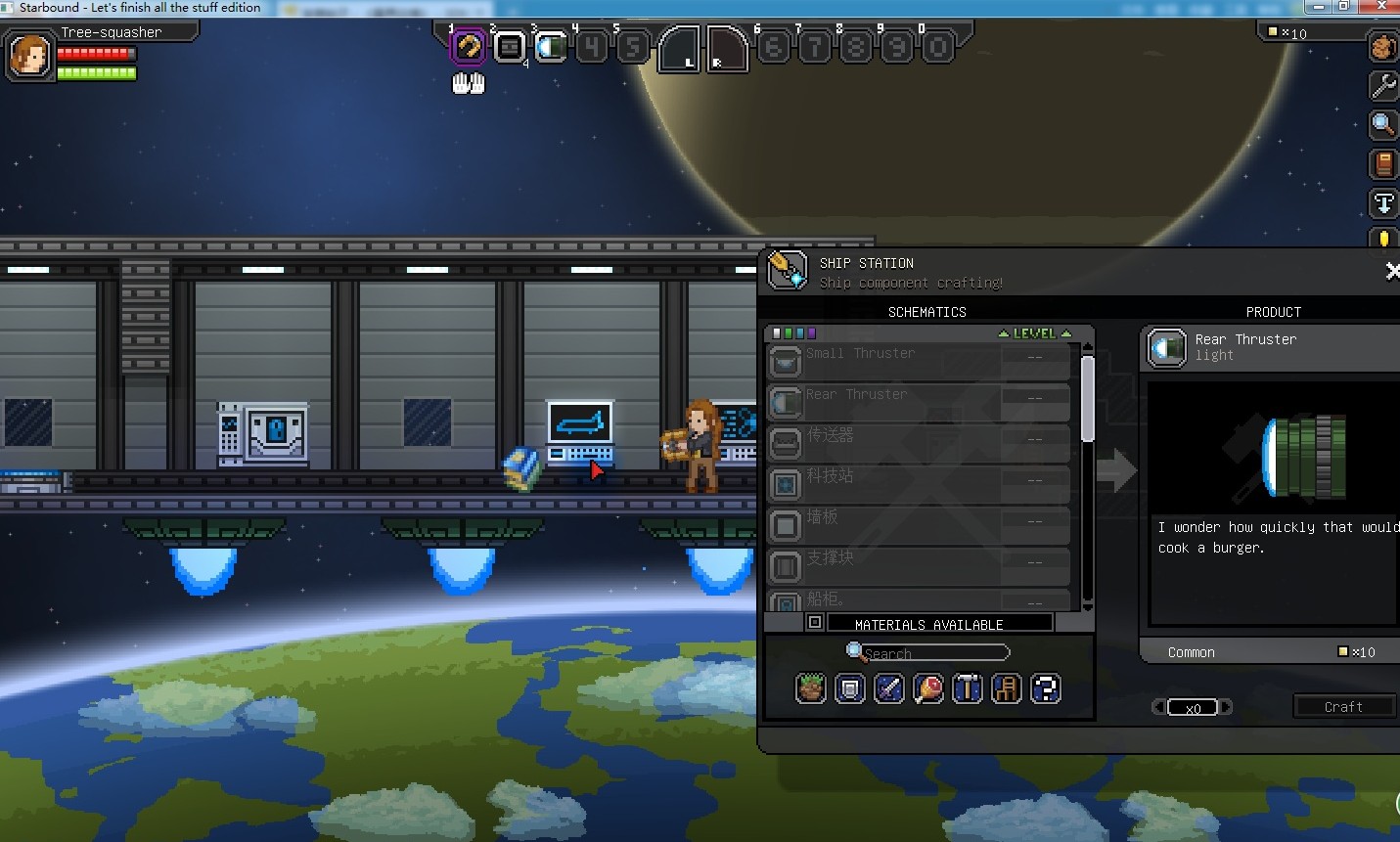The height and width of the screenshot is (842, 1400).
Task: Click the schematic Search field
Action: pos(933,653)
